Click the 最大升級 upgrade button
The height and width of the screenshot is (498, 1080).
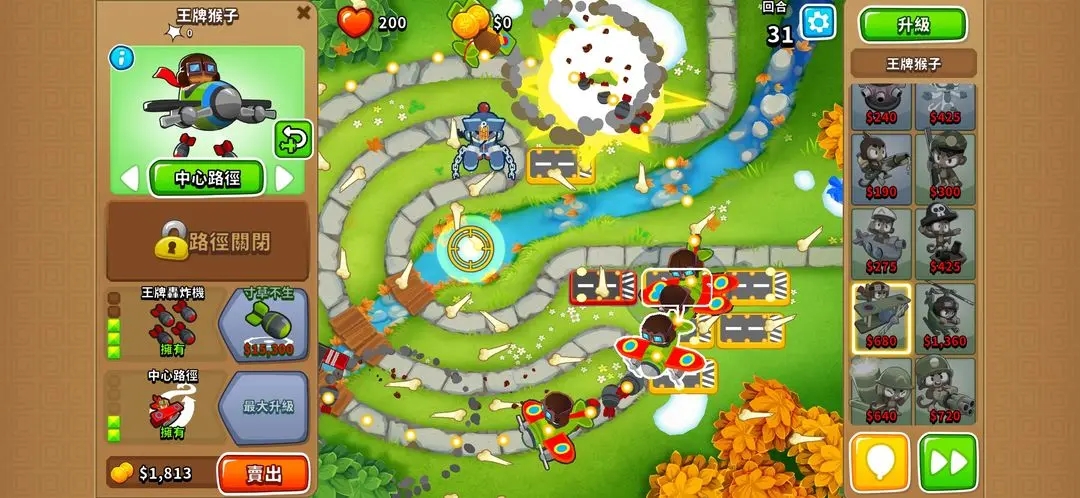click(267, 407)
